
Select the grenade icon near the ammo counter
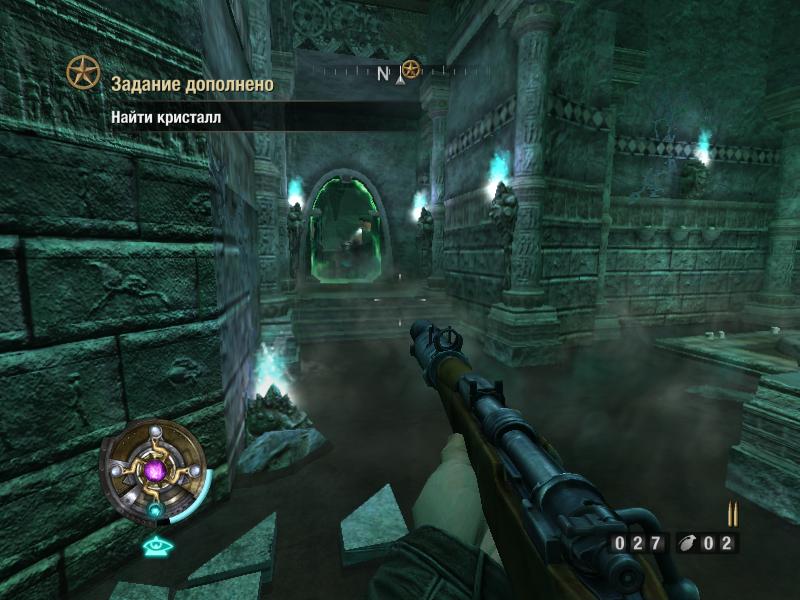689,544
